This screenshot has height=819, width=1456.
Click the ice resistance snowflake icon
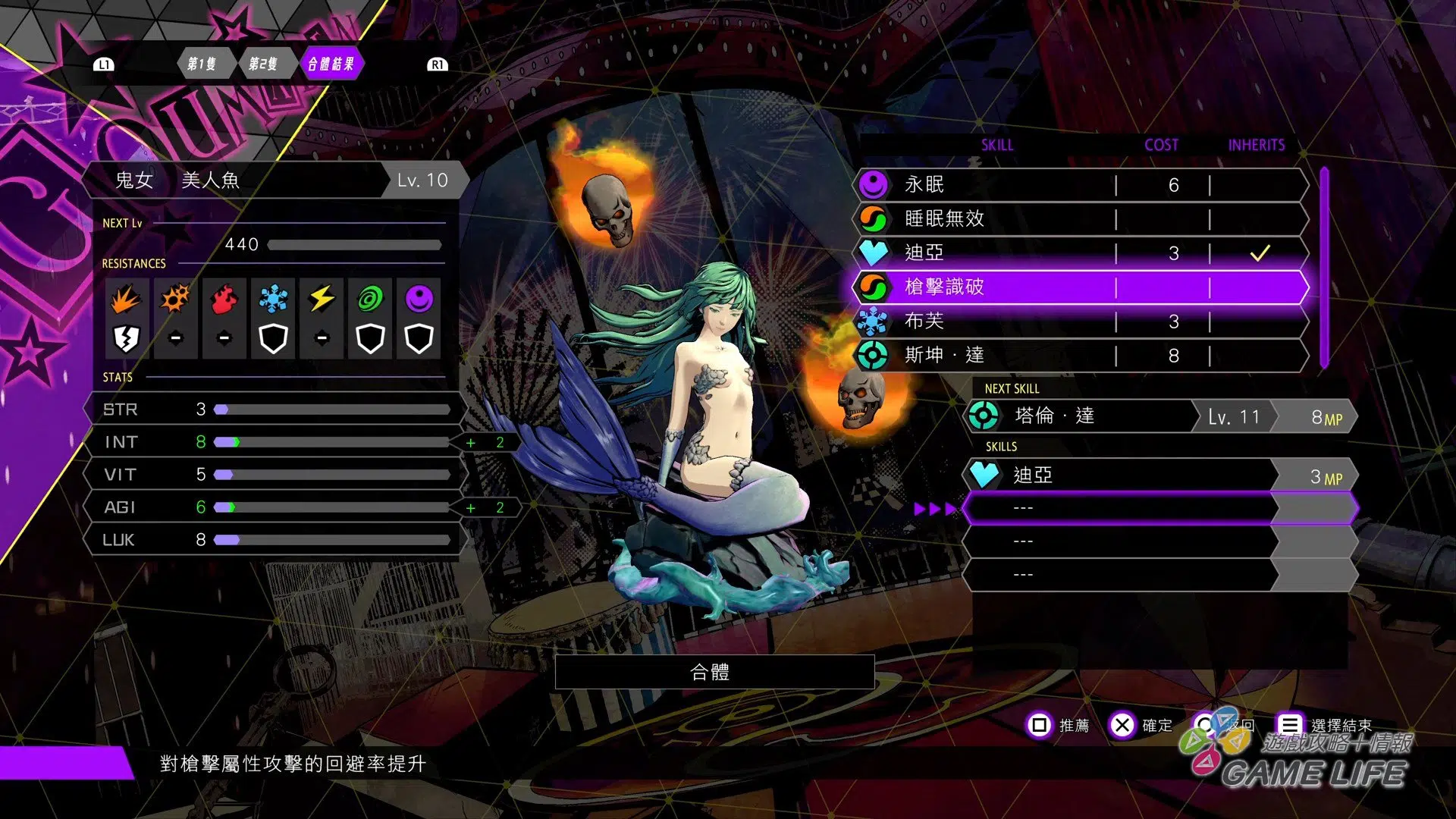tap(273, 300)
